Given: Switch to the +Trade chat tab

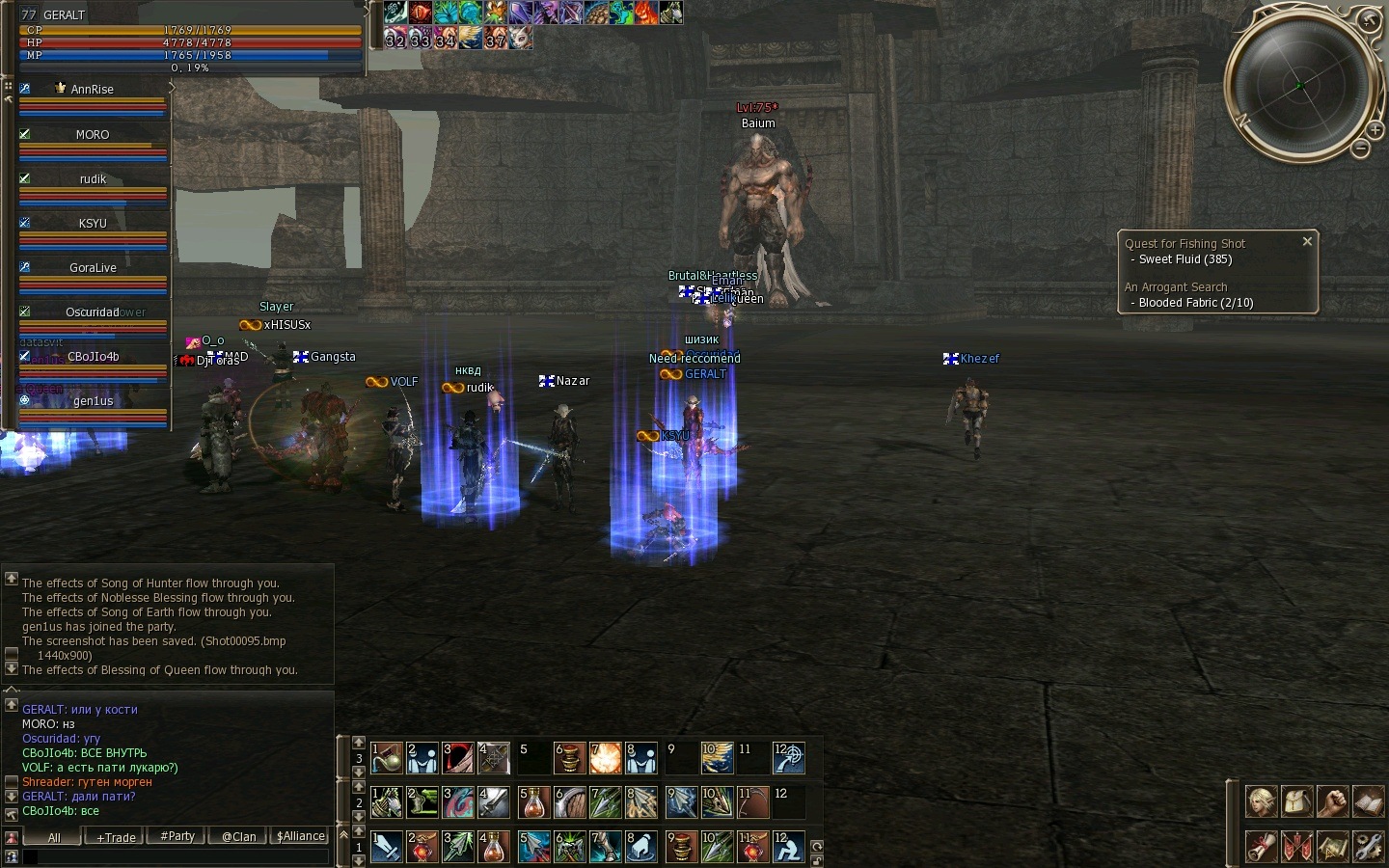Looking at the screenshot, I should (x=116, y=837).
